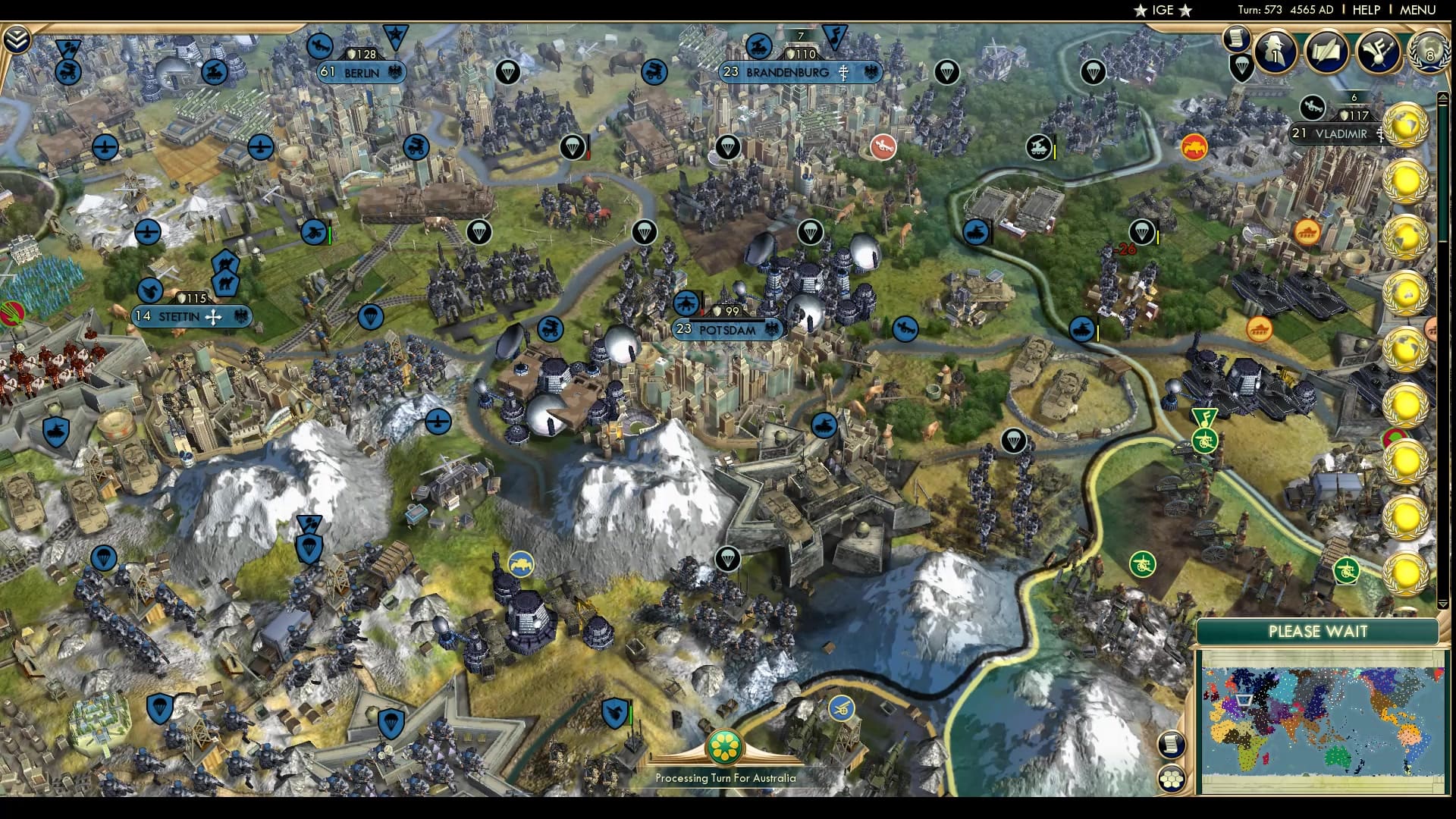Open the Diplomacy scroll-and-quill overview icon
The width and height of the screenshot is (1456, 819).
point(1326,53)
